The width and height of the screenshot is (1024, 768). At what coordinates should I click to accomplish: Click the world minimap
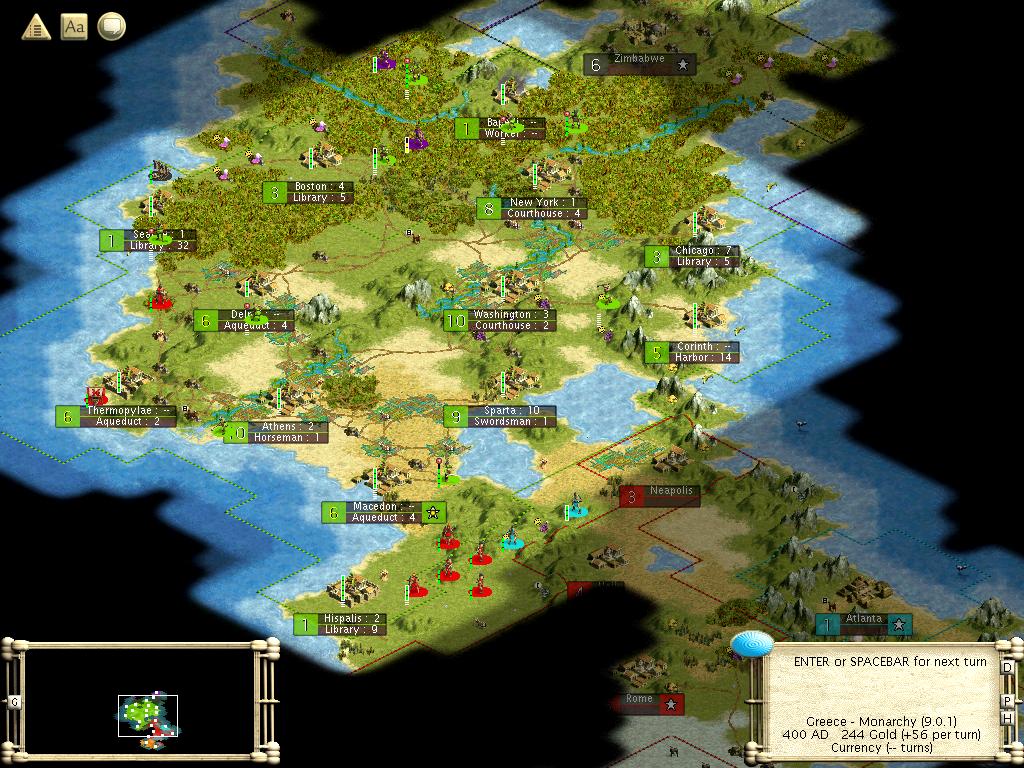coord(140,699)
